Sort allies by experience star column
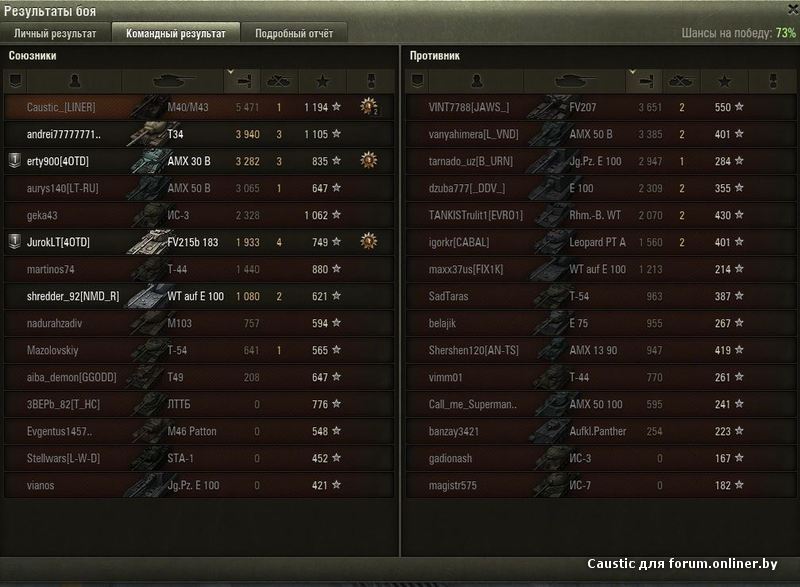800x587 pixels. [322, 80]
